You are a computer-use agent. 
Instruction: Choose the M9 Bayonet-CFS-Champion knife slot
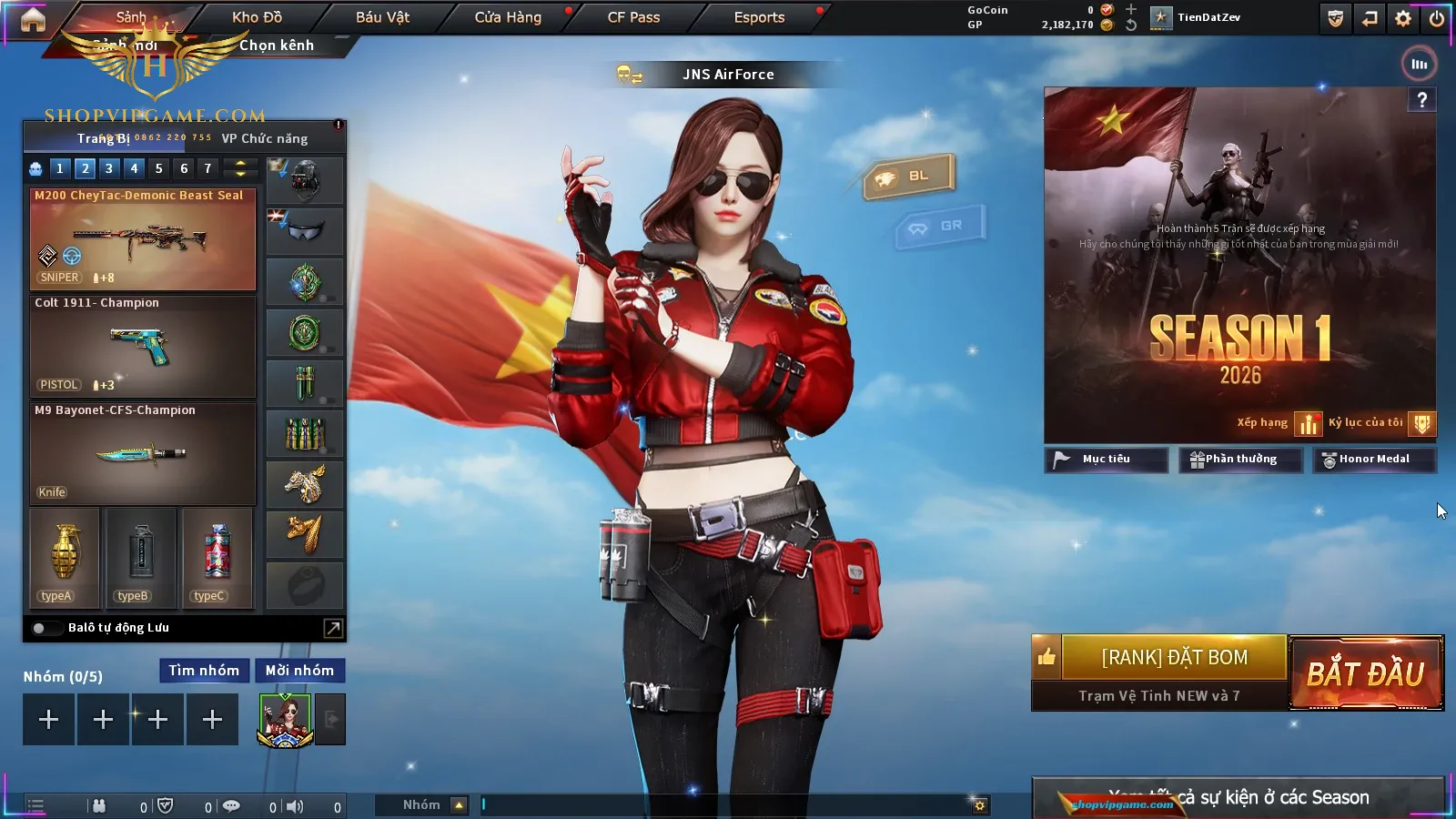(143, 453)
